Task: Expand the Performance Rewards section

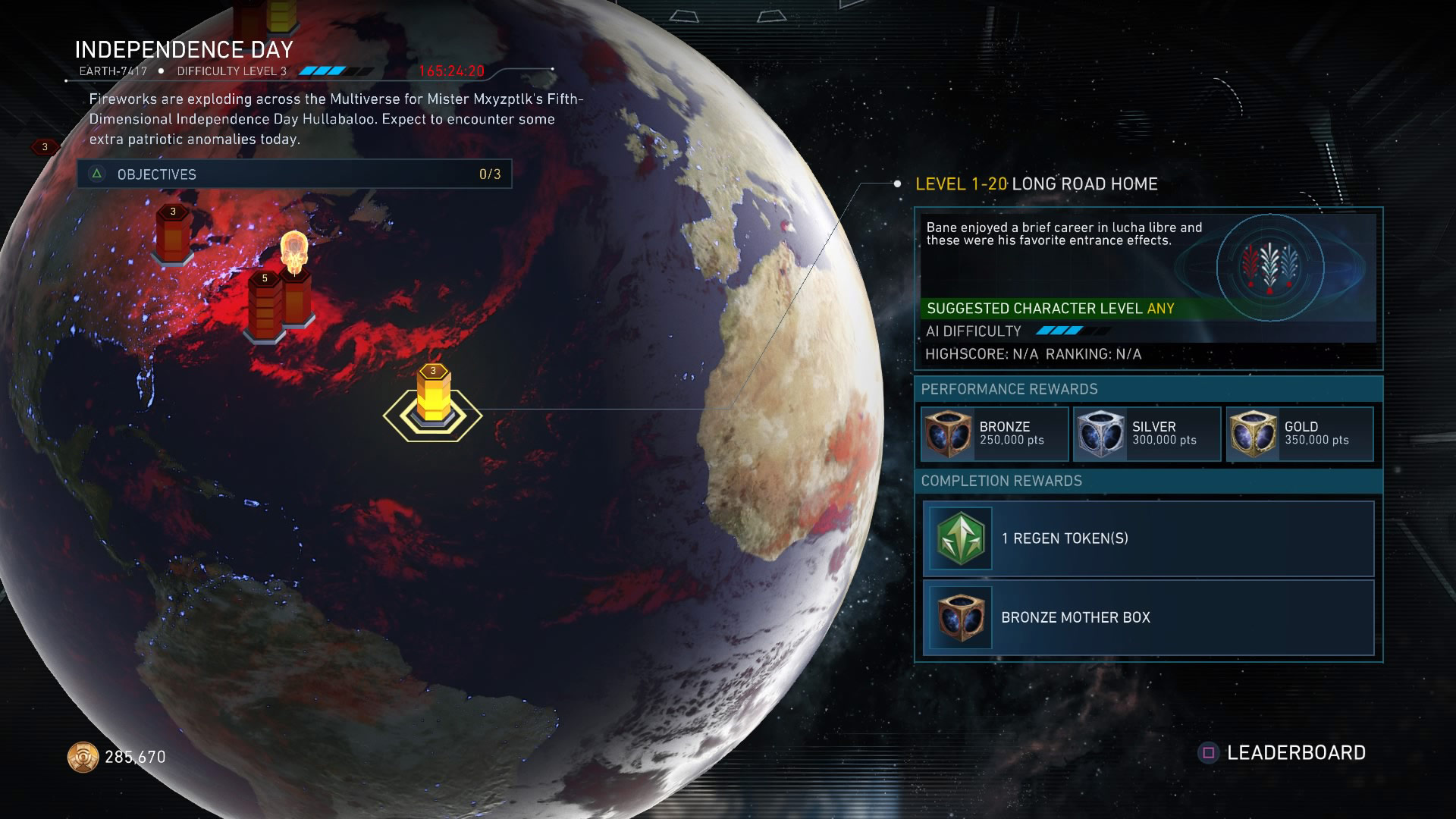Action: tap(1009, 389)
